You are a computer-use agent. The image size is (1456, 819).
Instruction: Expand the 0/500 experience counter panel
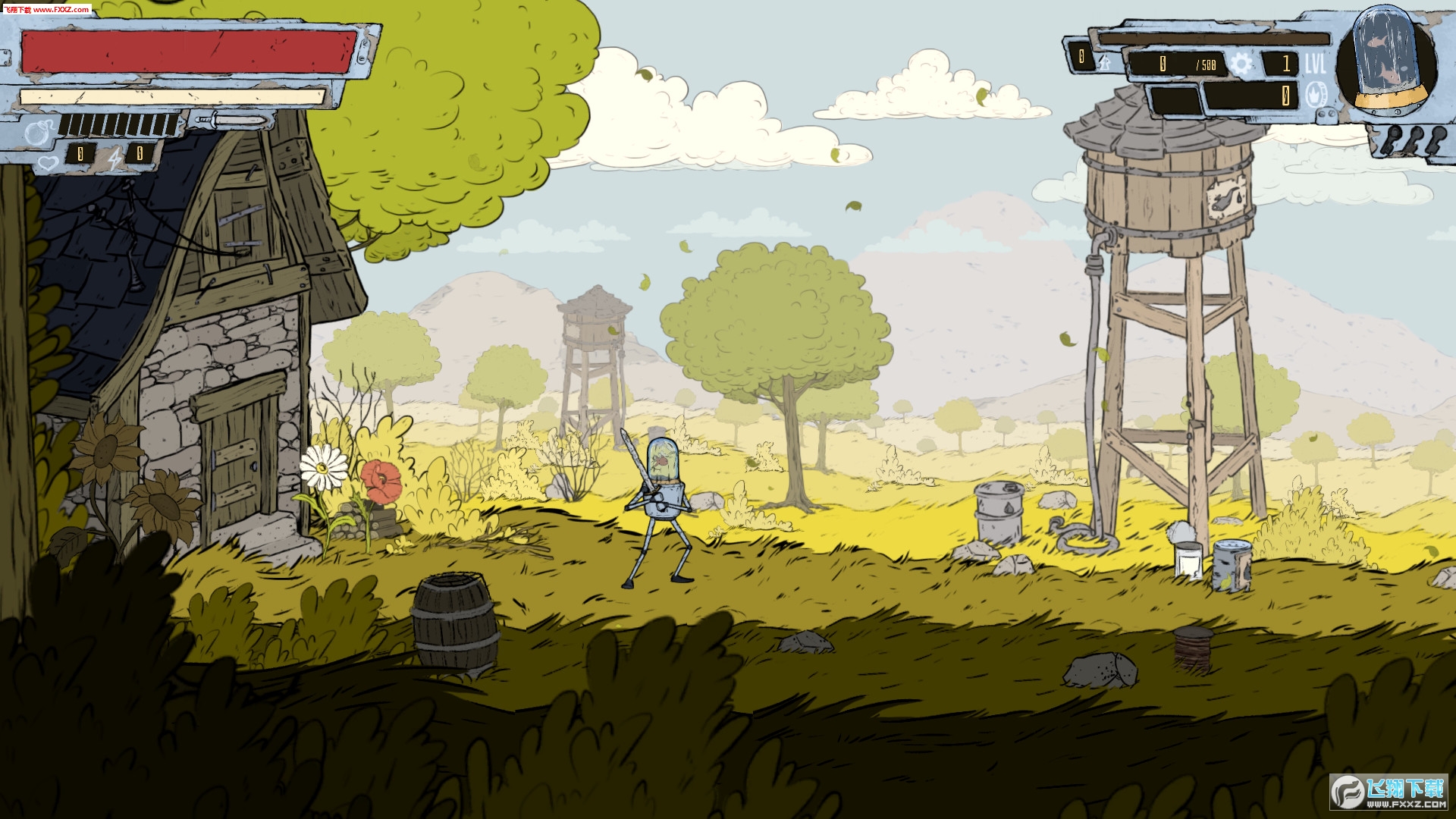(x=1177, y=64)
